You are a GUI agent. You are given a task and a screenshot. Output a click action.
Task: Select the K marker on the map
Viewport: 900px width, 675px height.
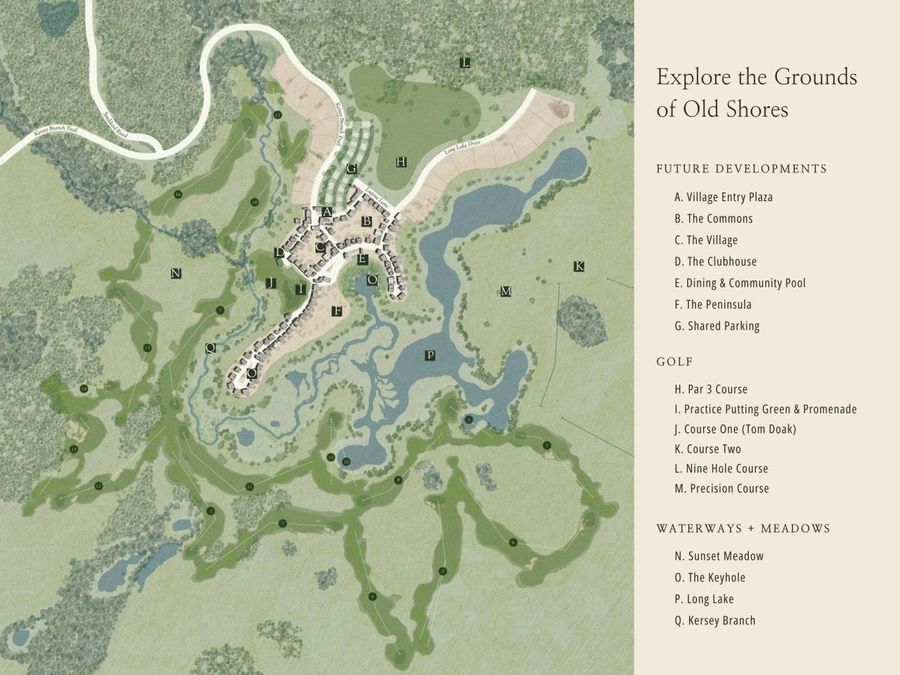coord(578,266)
